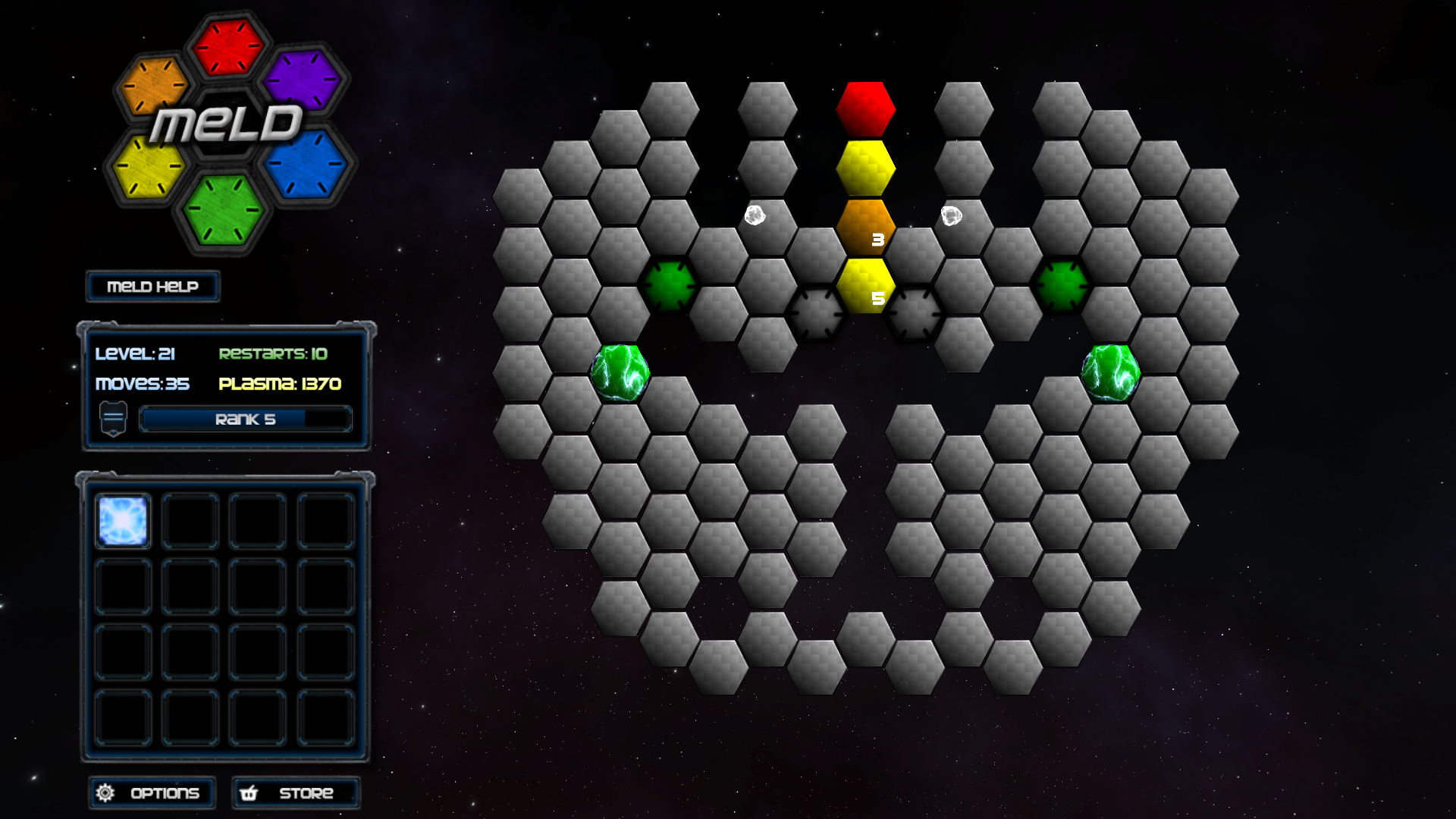The height and width of the screenshot is (819, 1456).
Task: Select the left green plasma crystal
Action: 622,372
